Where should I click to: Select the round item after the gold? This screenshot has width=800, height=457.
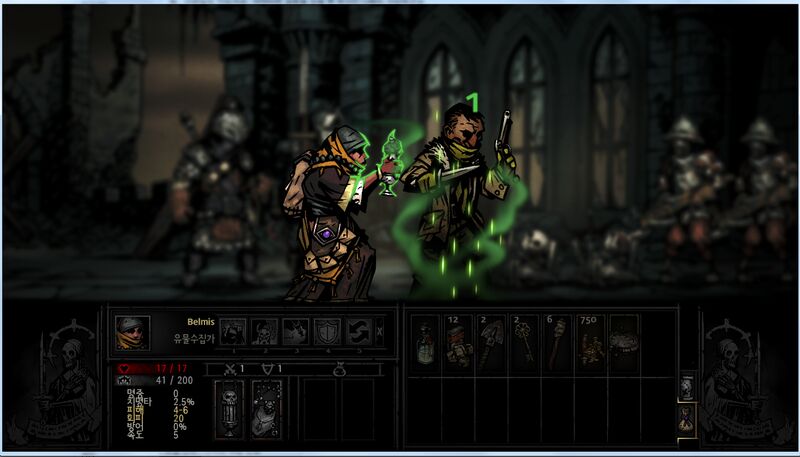[x=623, y=342]
